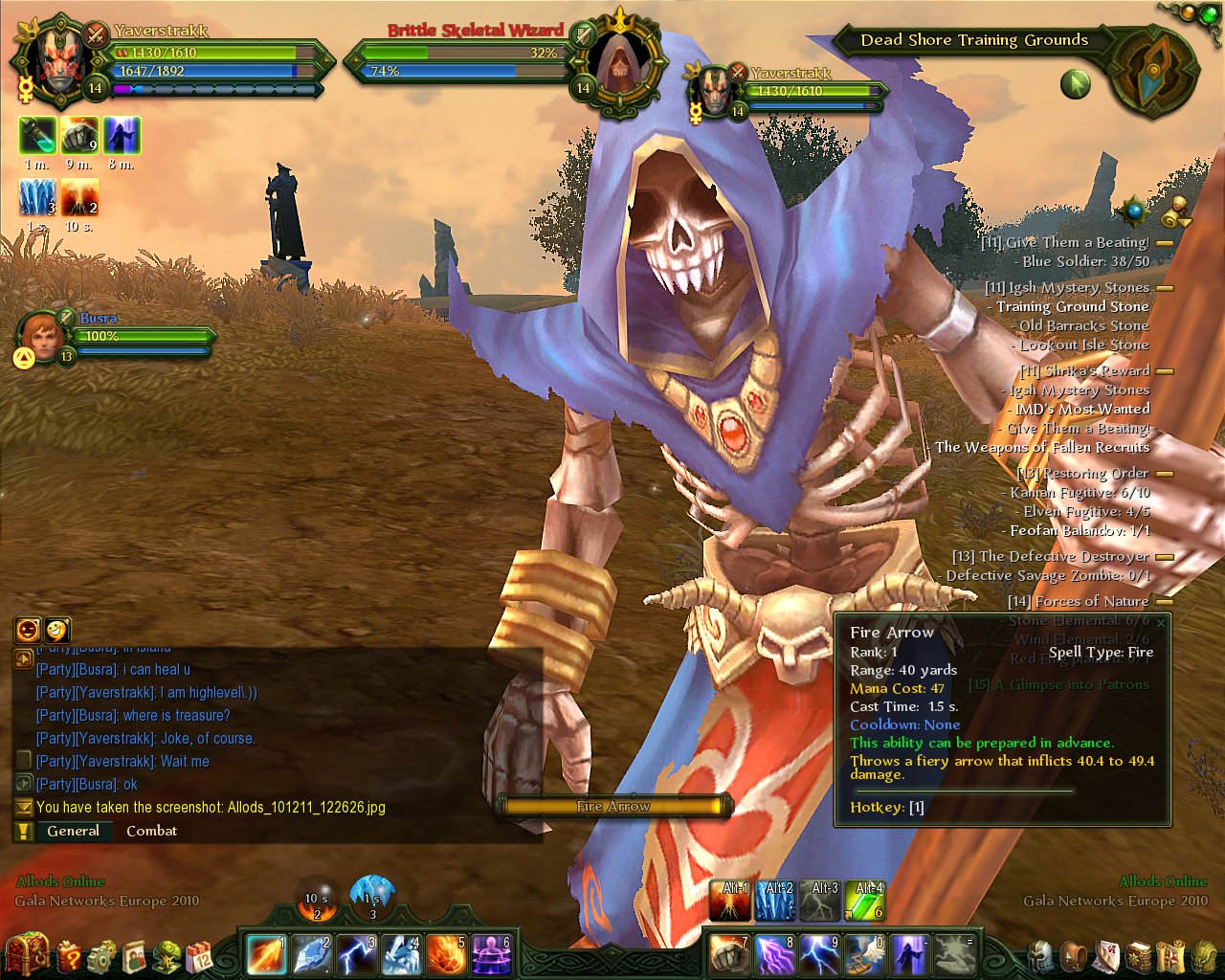Activate the ice shard spell in slot 2
This screenshot has height=980, width=1225.
tap(312, 954)
